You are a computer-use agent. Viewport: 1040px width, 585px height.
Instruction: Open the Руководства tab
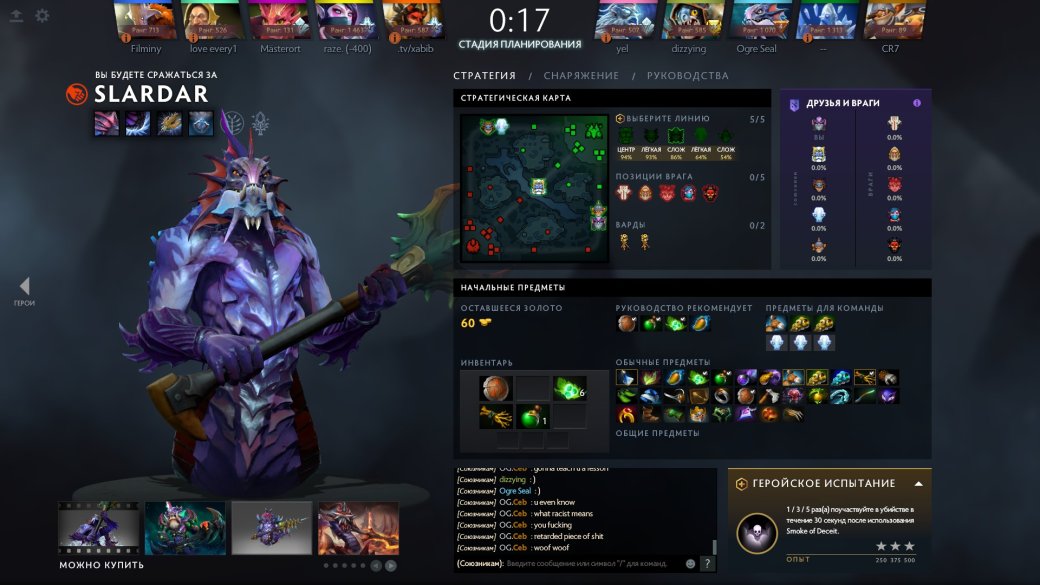(x=687, y=76)
